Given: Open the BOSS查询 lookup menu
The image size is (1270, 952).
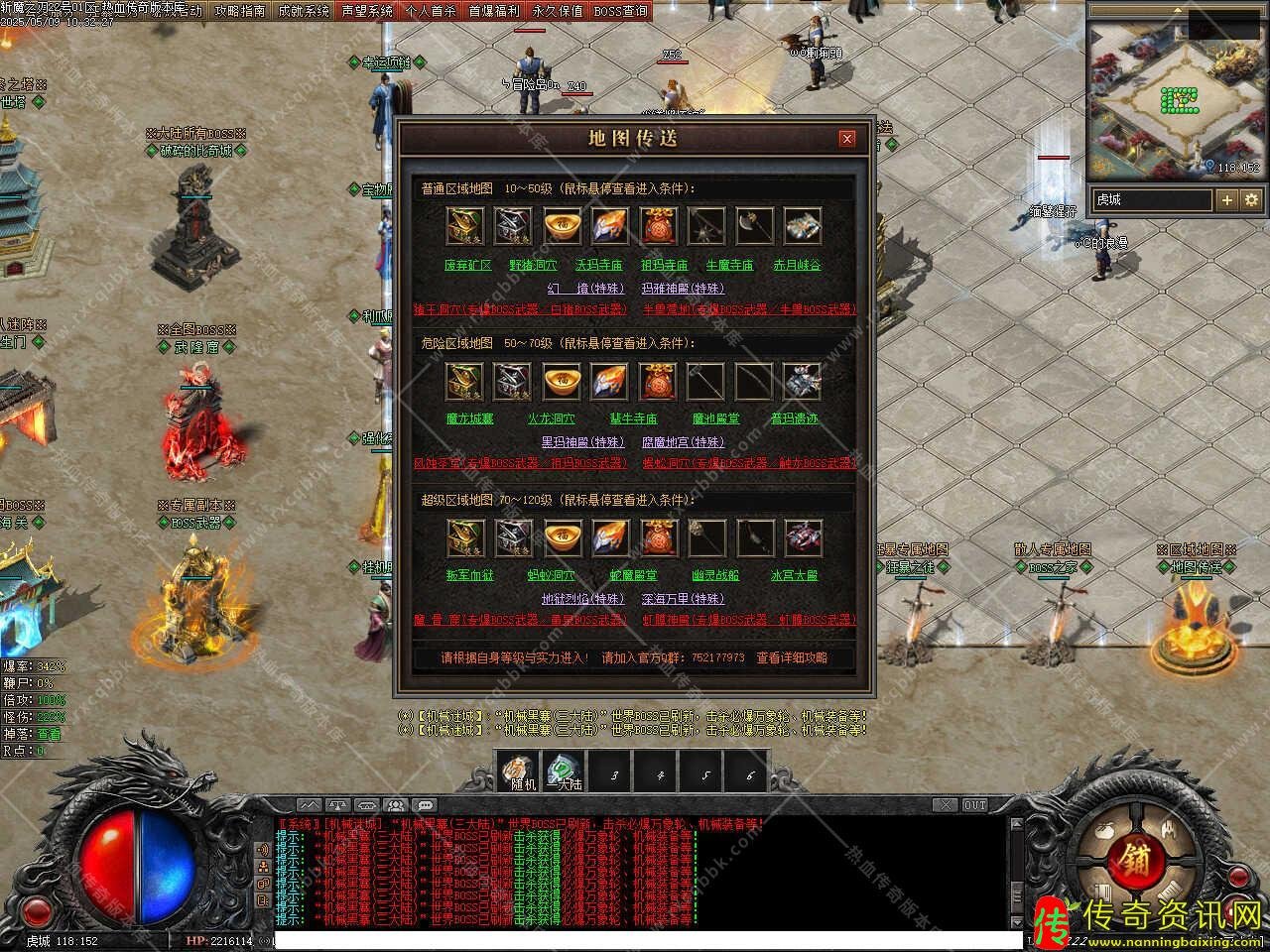Looking at the screenshot, I should tap(621, 11).
